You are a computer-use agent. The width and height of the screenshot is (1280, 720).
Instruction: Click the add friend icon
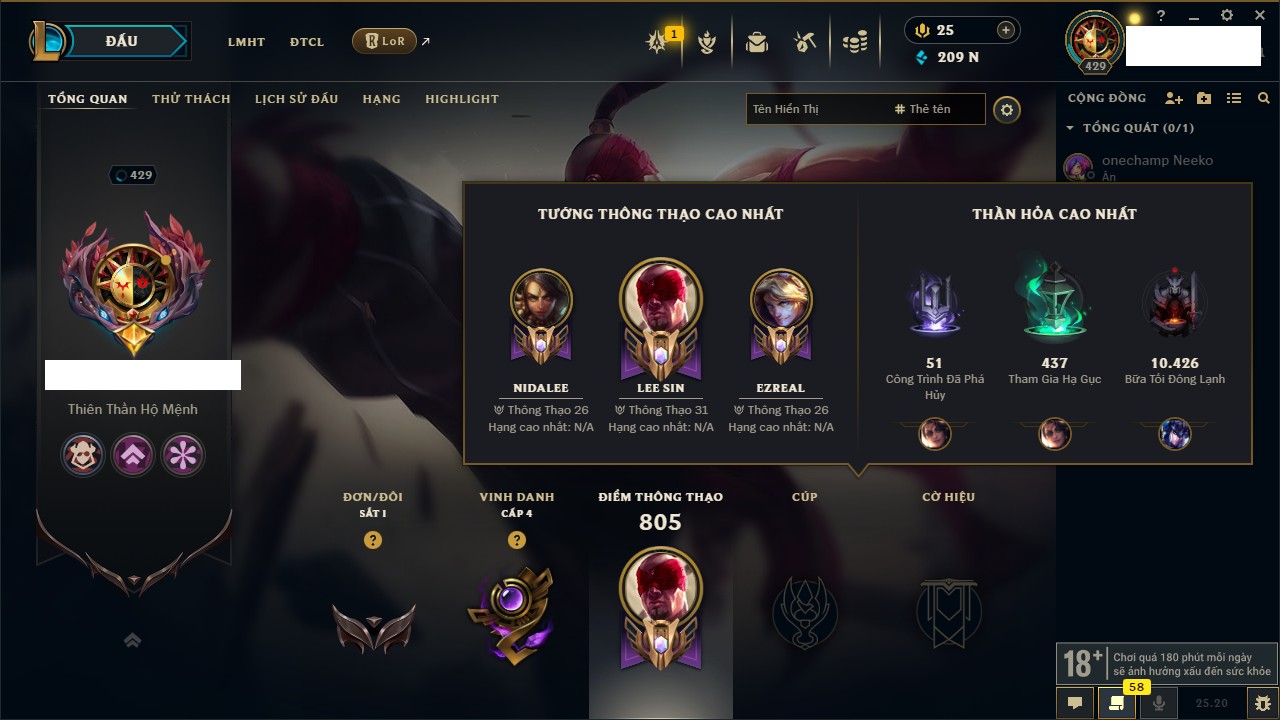tap(1174, 98)
